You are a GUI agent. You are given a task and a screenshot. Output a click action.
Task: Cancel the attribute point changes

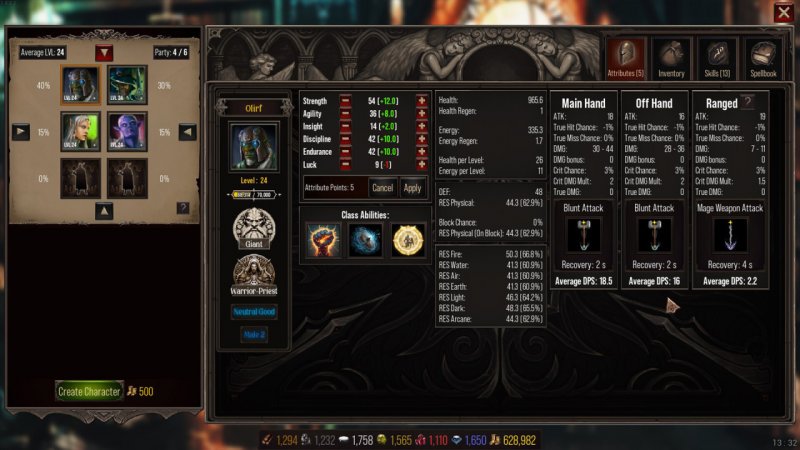[x=382, y=187]
